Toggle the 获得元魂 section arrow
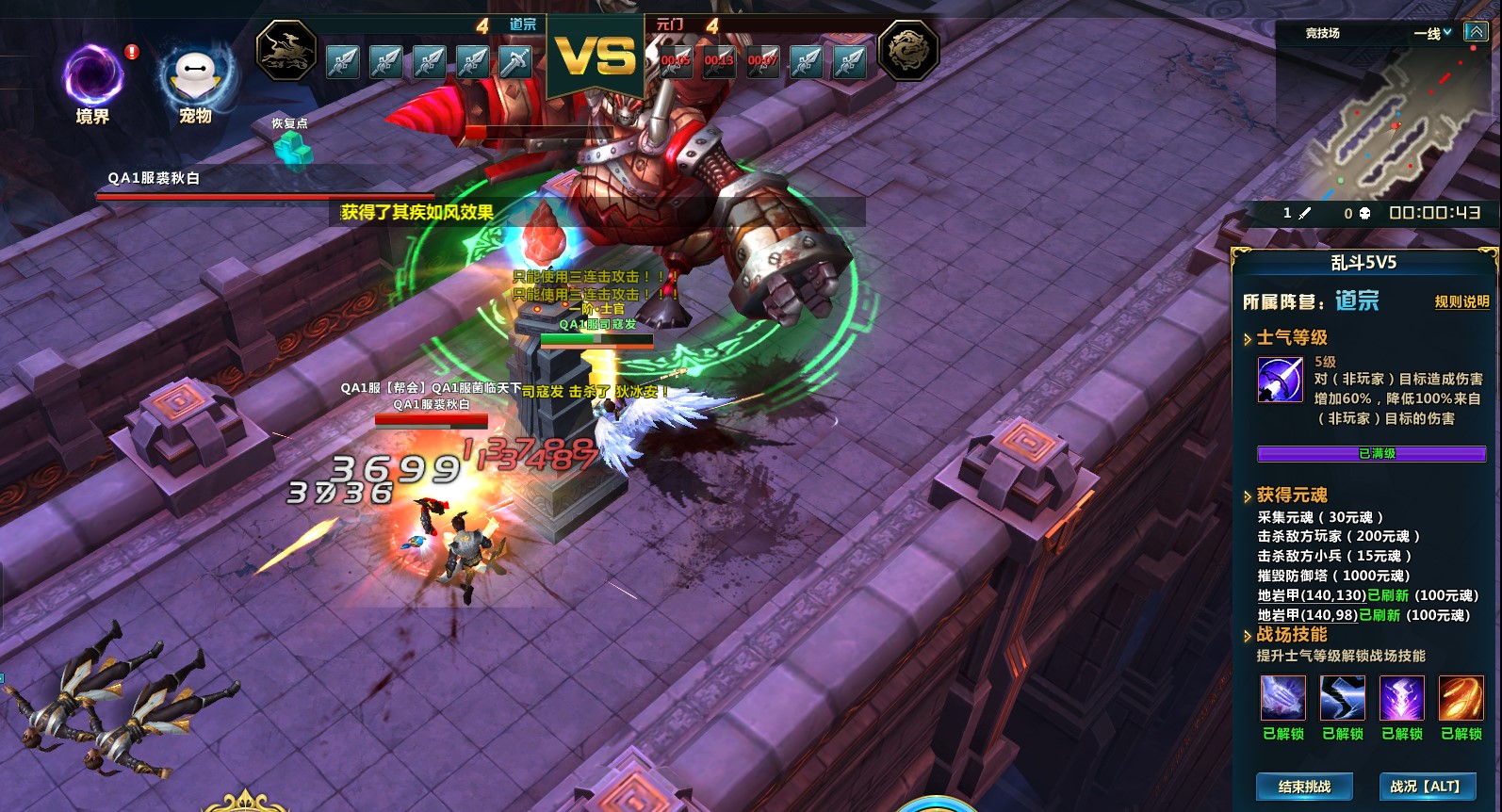The width and height of the screenshot is (1502, 812). [1248, 495]
